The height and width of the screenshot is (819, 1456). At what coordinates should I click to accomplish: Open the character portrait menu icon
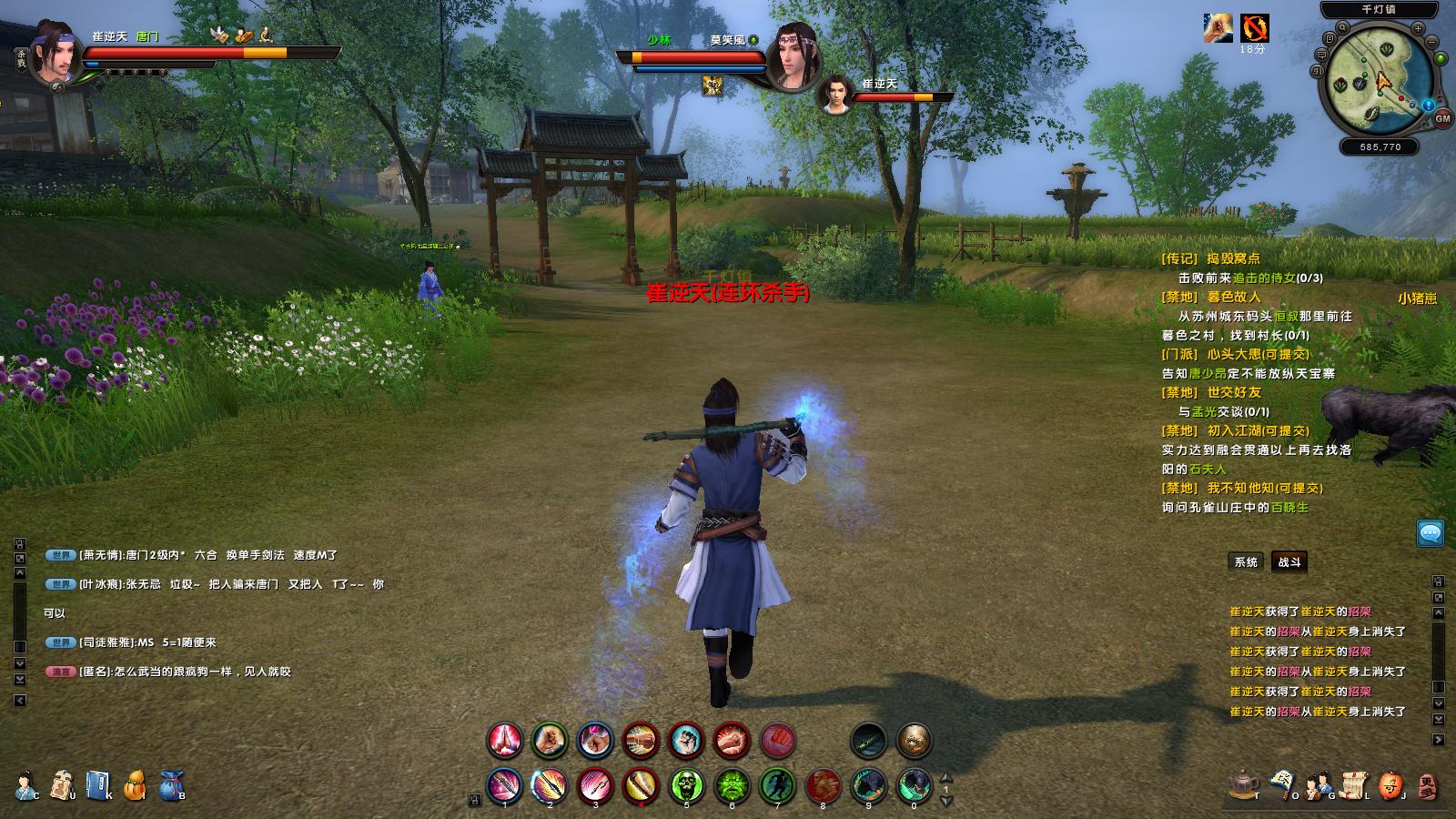[25, 784]
